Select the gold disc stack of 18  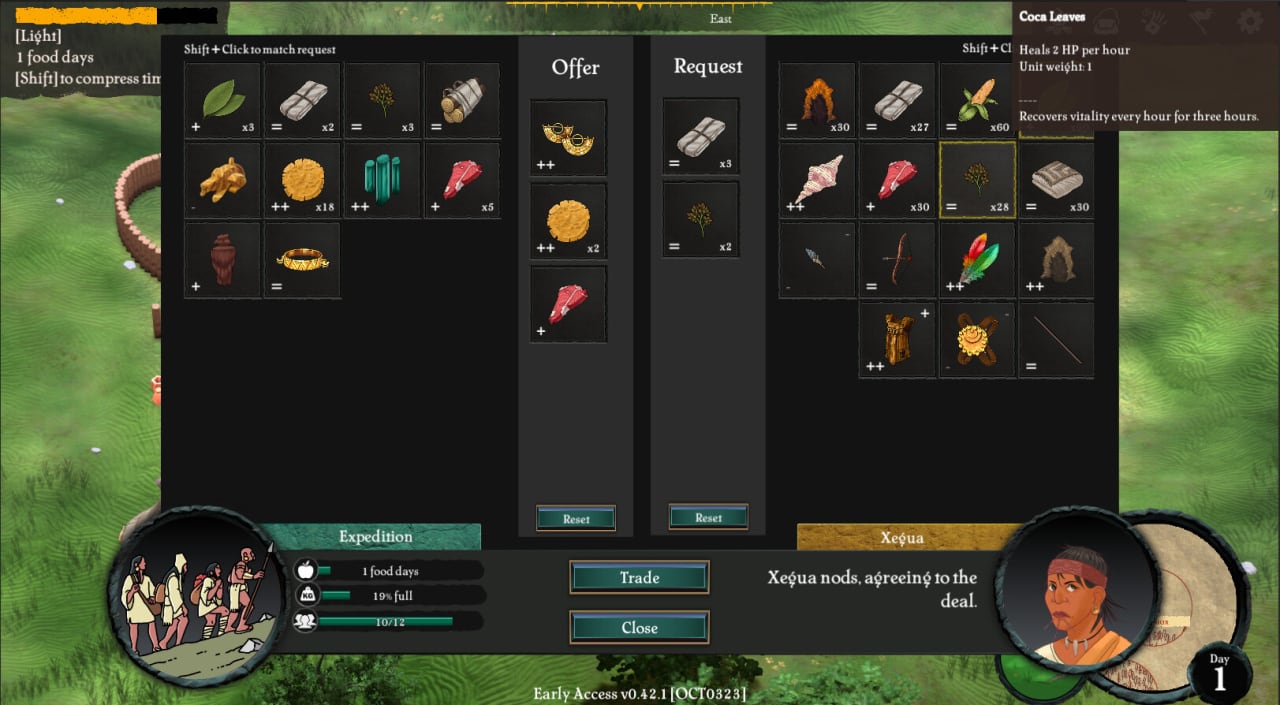coord(302,180)
